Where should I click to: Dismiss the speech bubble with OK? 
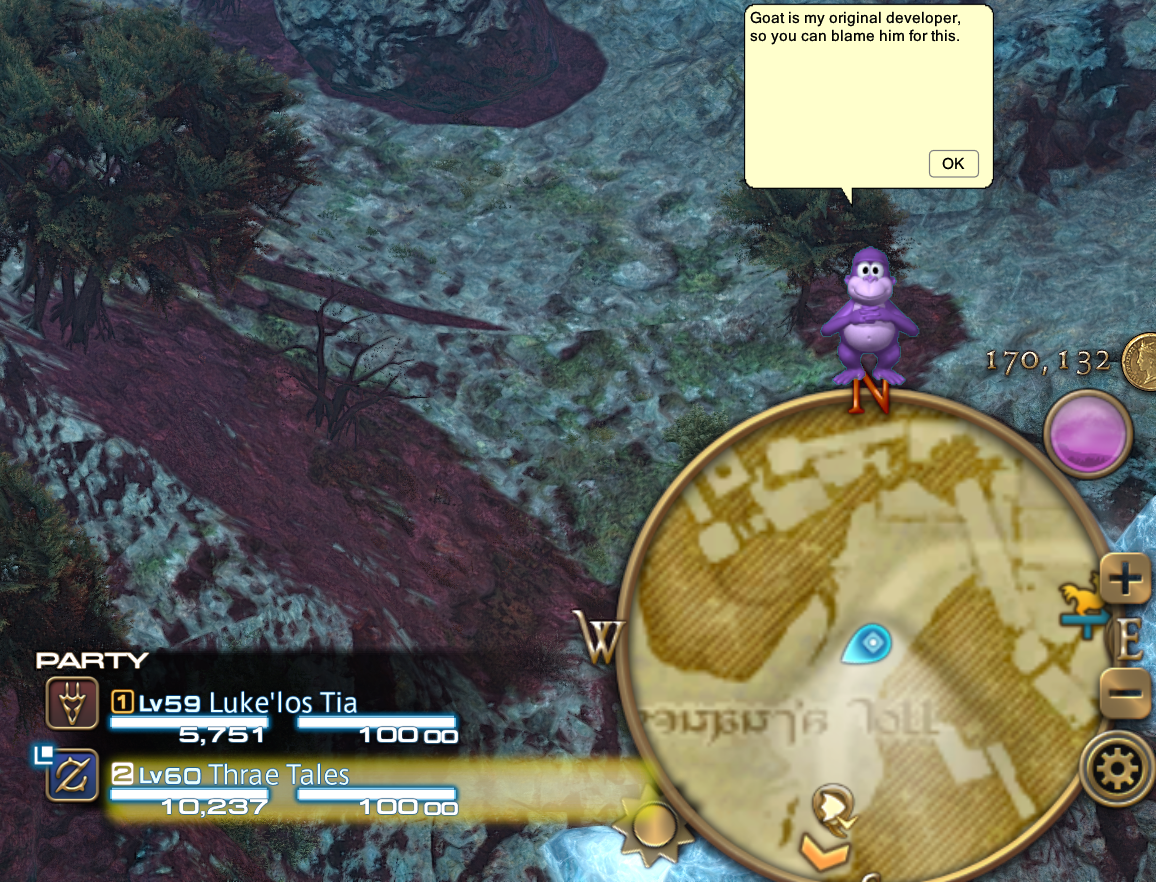pos(953,163)
